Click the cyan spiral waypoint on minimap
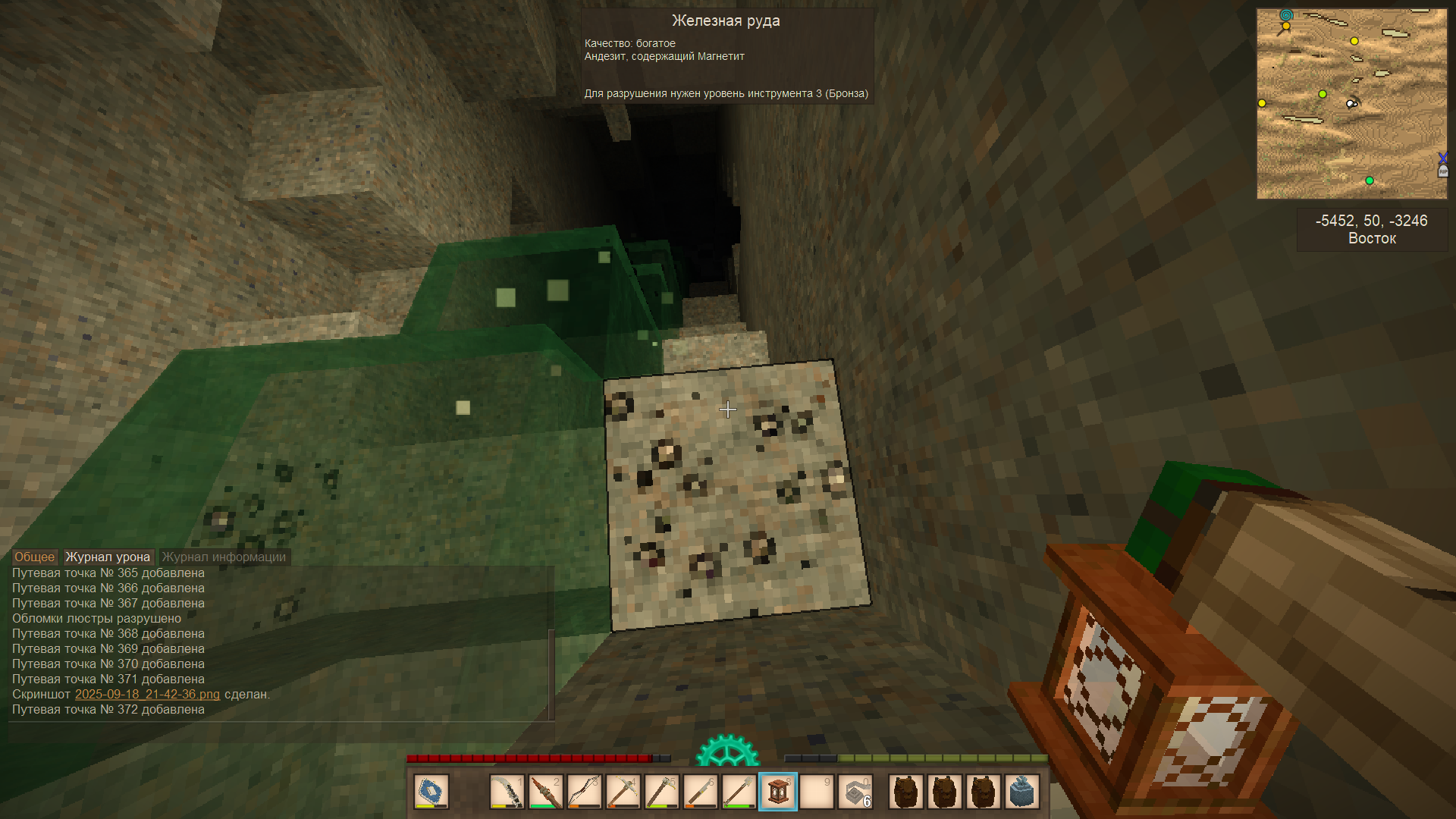Image resolution: width=1456 pixels, height=819 pixels. [1286, 14]
